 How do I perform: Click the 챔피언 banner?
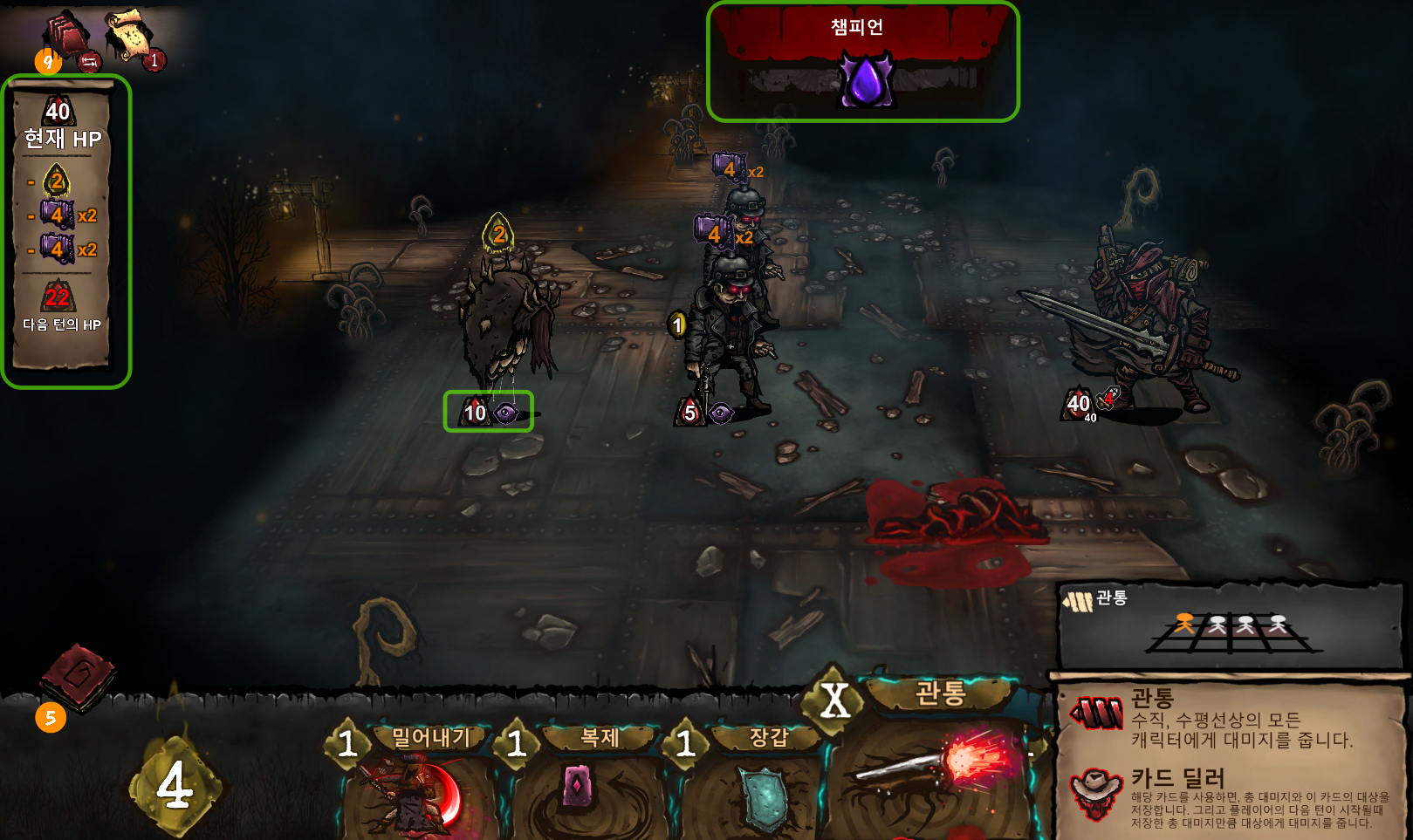pyautogui.click(x=862, y=61)
